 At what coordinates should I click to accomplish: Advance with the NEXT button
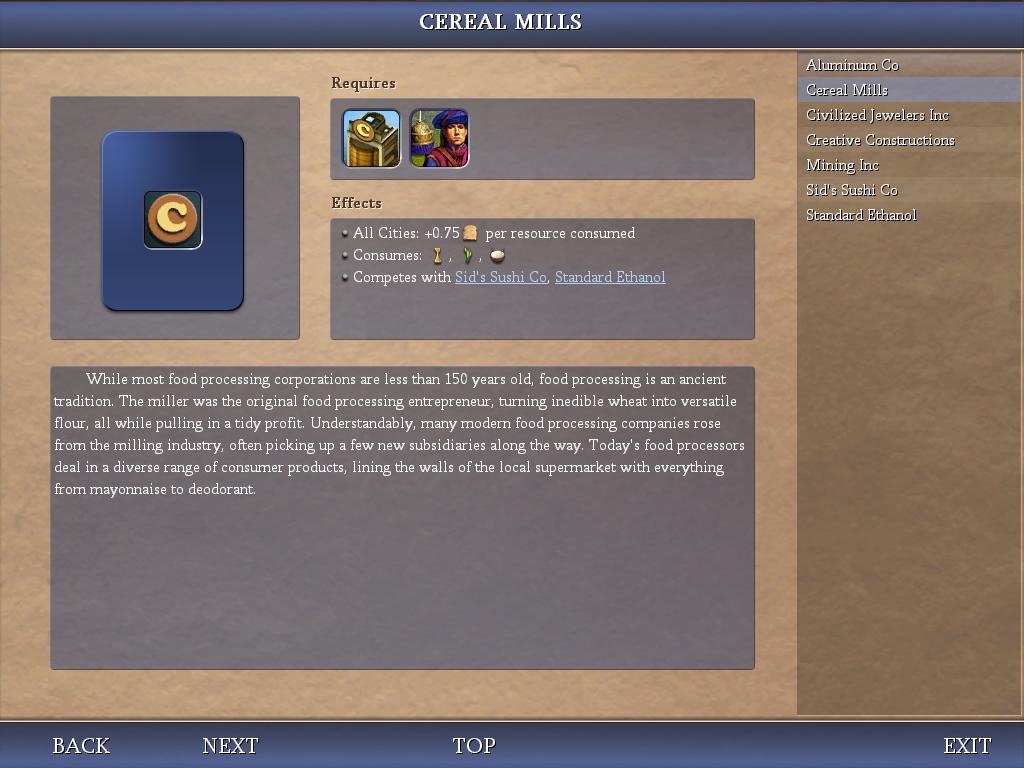click(230, 746)
